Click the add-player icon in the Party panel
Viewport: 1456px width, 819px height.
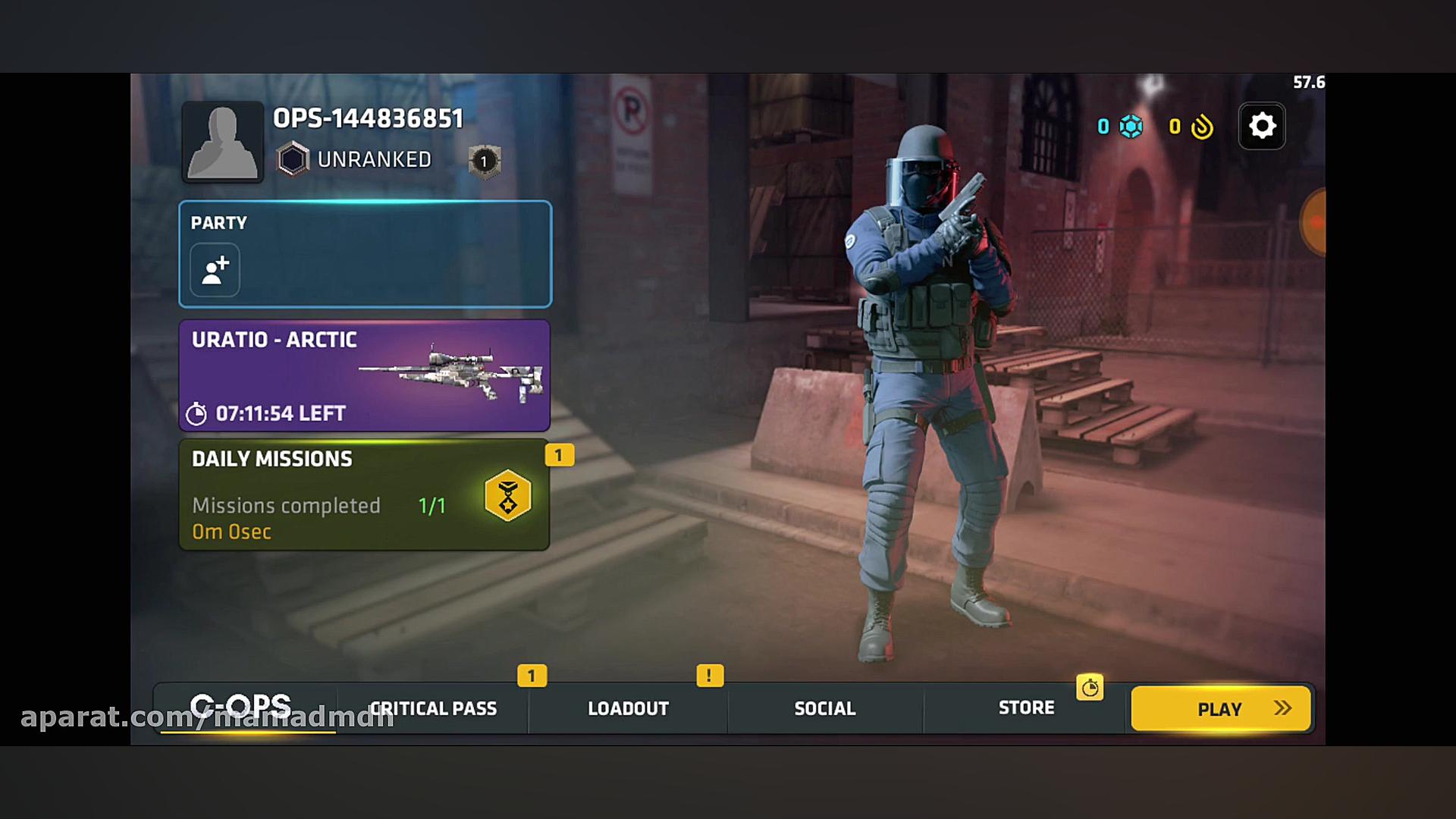[x=215, y=269]
